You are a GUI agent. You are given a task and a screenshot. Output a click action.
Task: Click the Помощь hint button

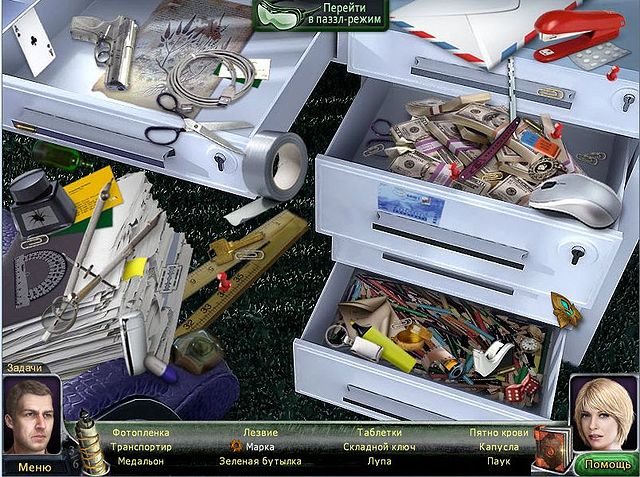[606, 464]
